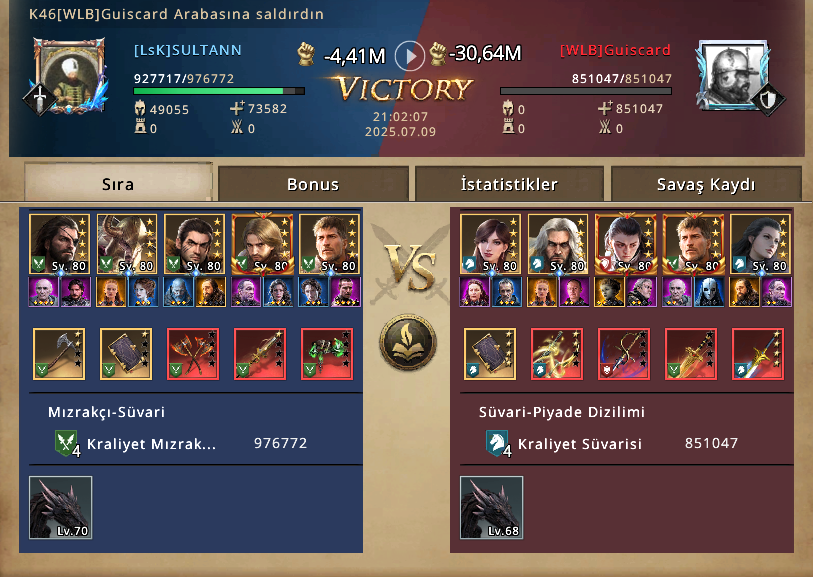Open the İstatistikler tab

click(x=509, y=184)
